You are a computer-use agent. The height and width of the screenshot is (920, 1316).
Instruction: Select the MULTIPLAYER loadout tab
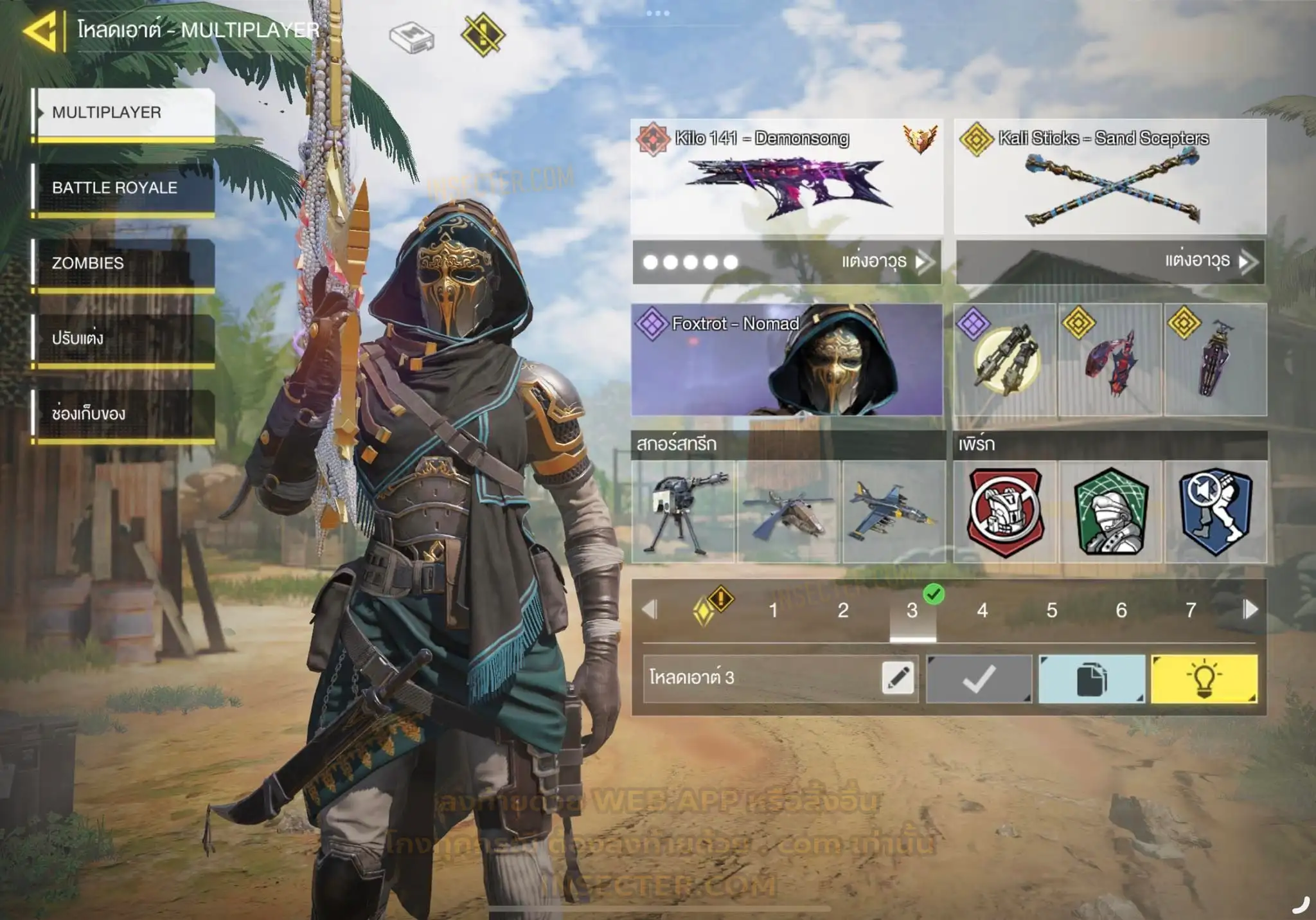pos(123,113)
